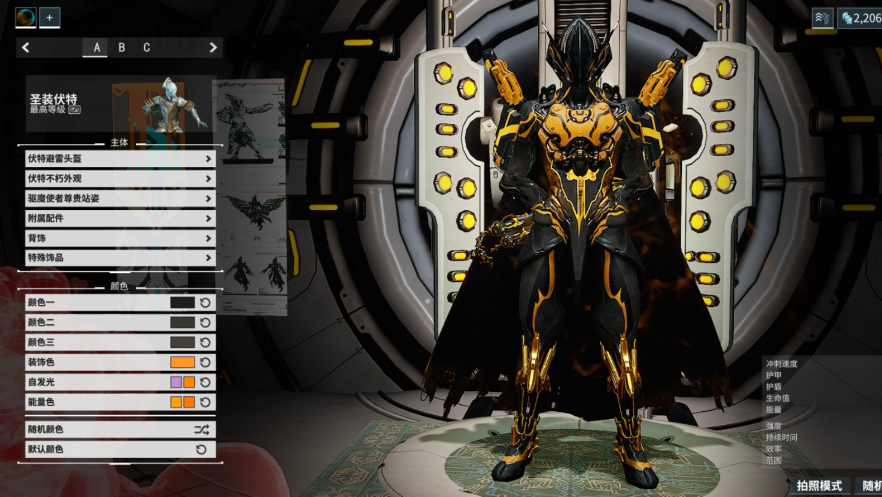Switch to appearance config C
Screen dimensions: 882x497
click(x=146, y=47)
